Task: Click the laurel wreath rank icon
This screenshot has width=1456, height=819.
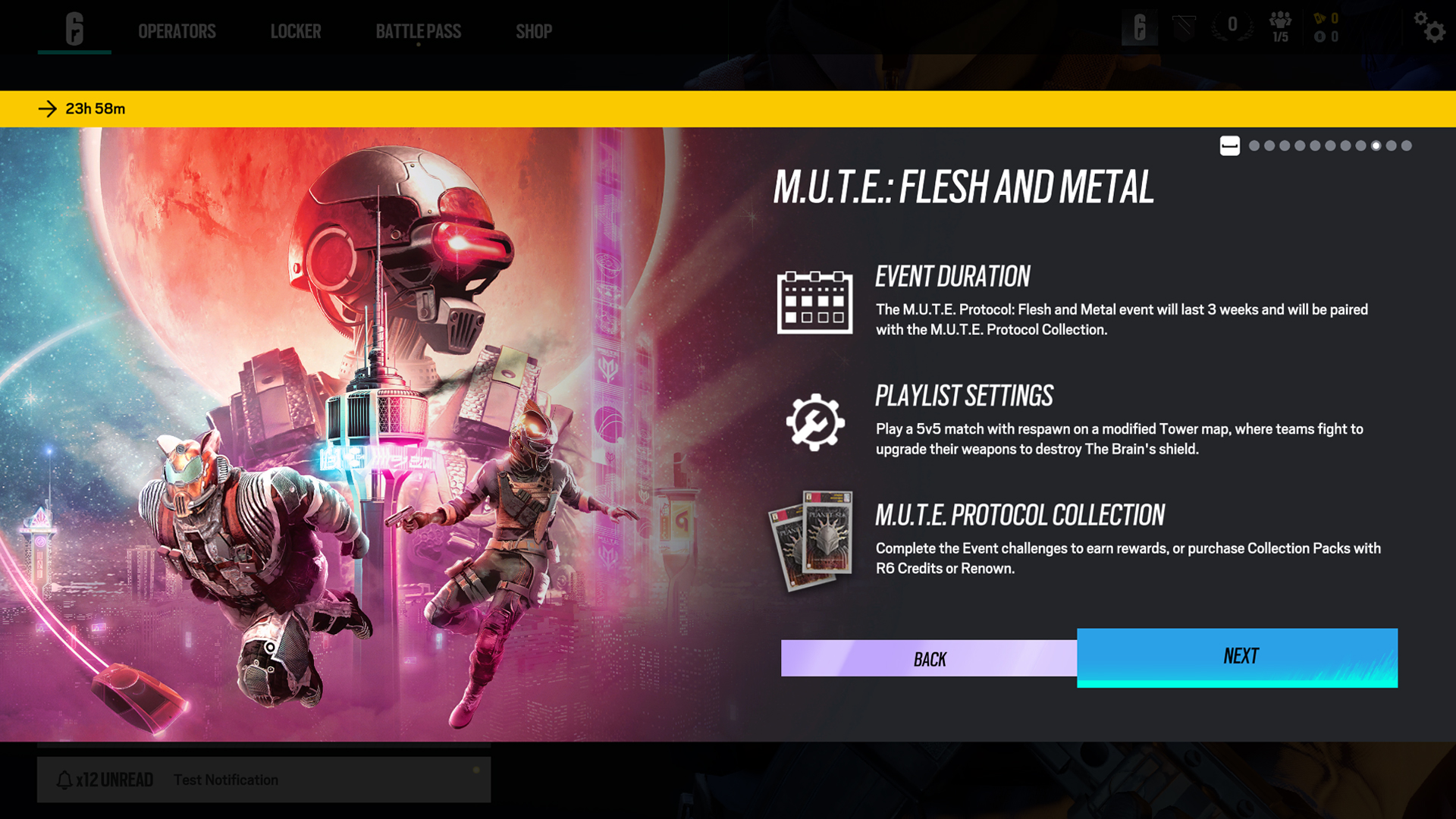Action: tap(1232, 27)
